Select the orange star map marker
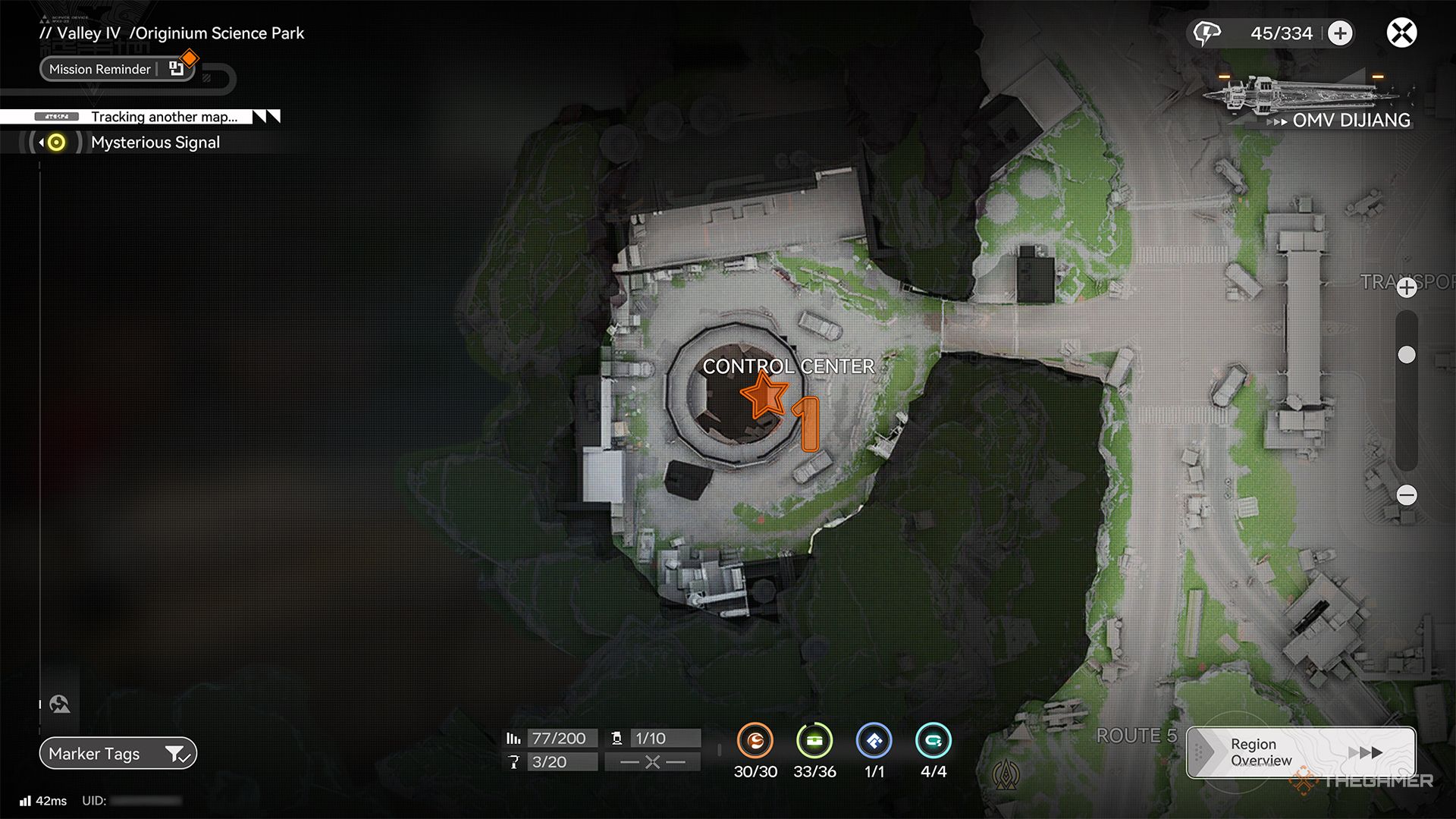The width and height of the screenshot is (1456, 819). pyautogui.click(x=764, y=395)
